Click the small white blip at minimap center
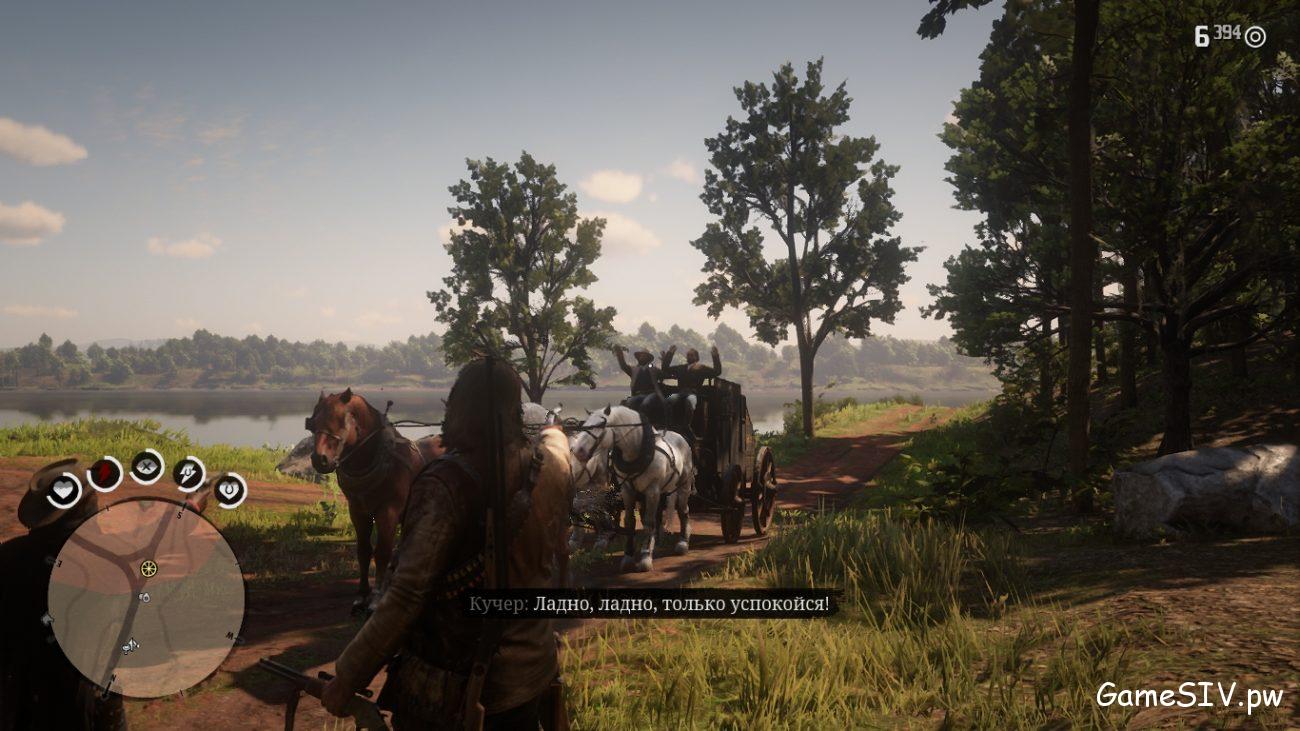Viewport: 1300px width, 731px height. point(143,597)
